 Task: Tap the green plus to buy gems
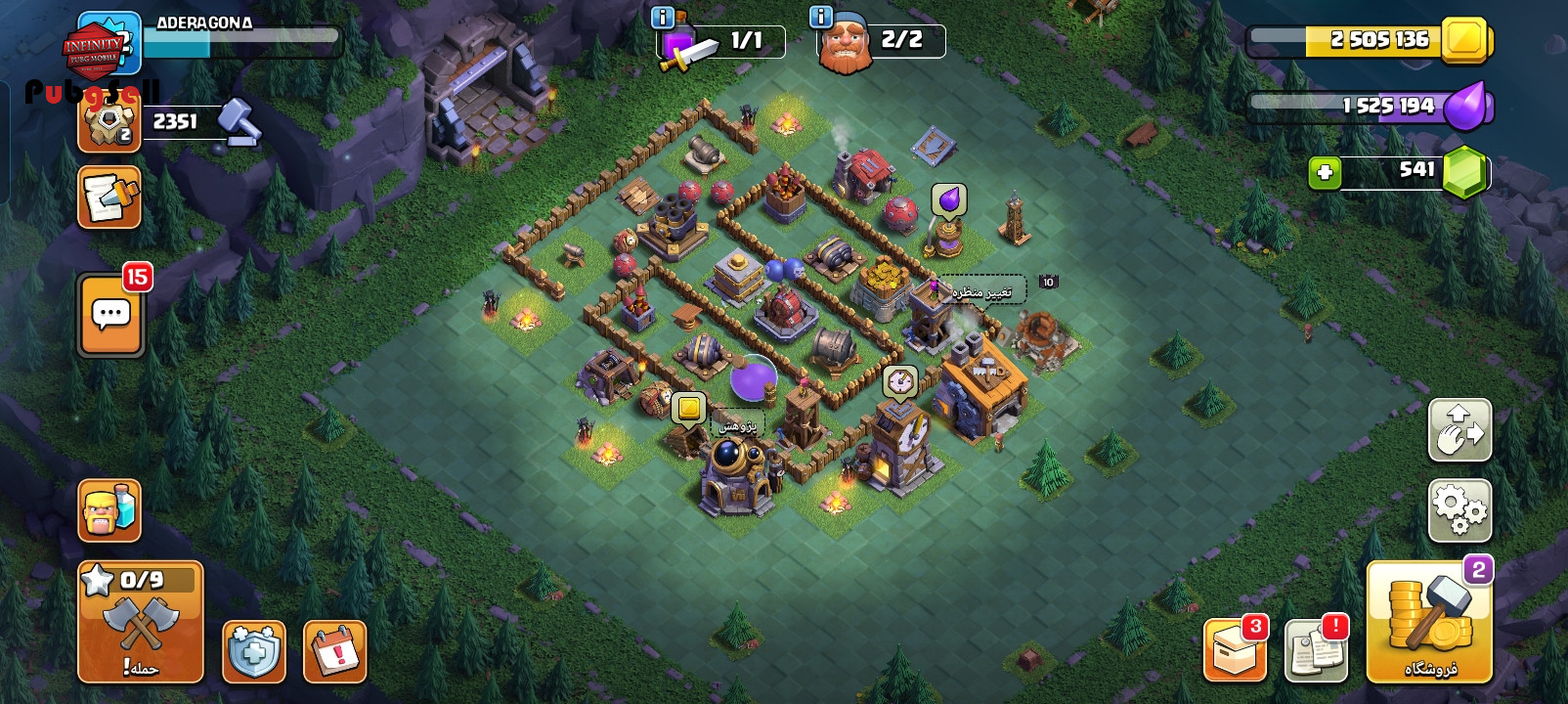tap(1325, 173)
